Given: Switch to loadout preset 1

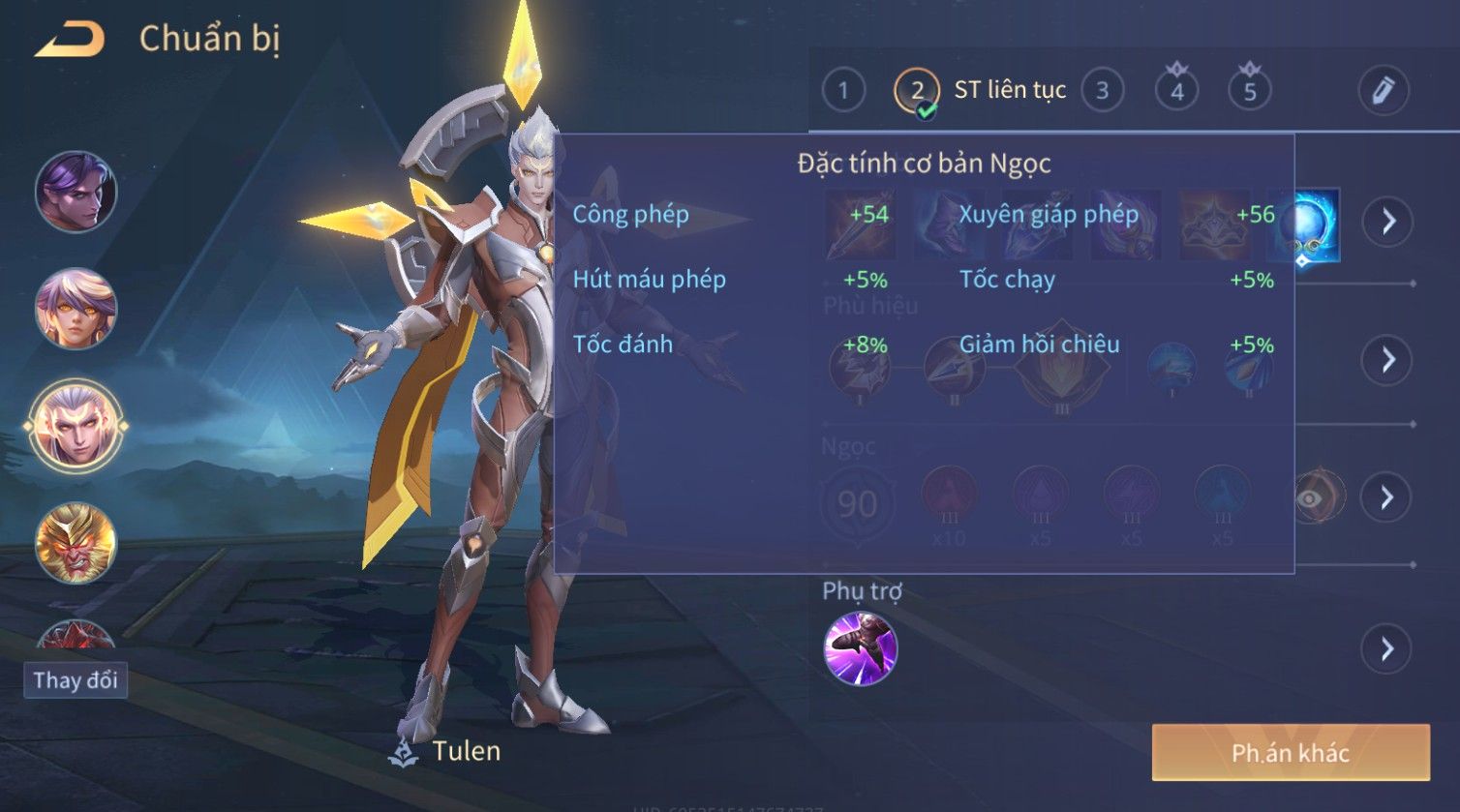Looking at the screenshot, I should tap(842, 91).
